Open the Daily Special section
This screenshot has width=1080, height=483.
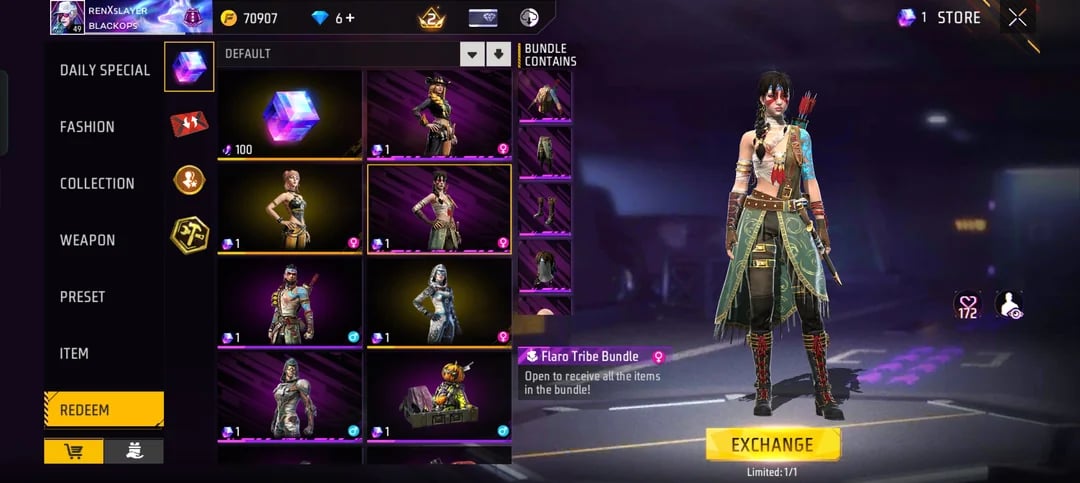click(104, 70)
